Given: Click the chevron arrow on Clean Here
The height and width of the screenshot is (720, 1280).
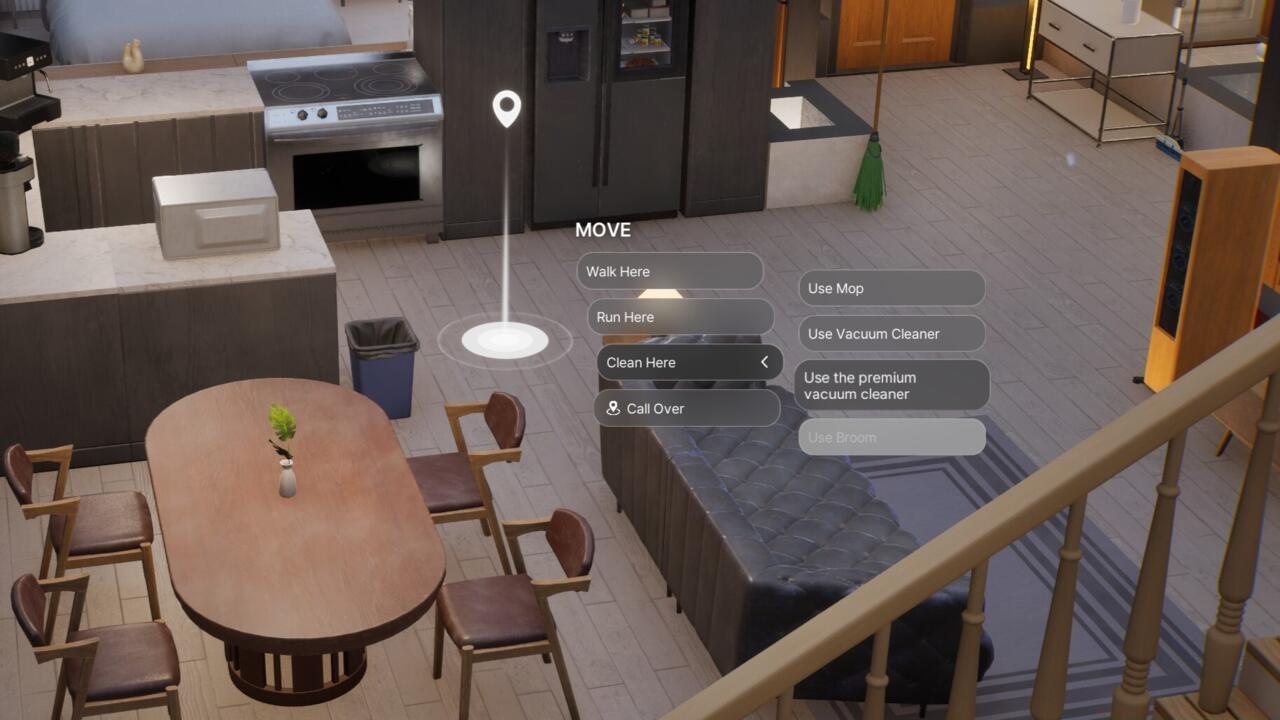Looking at the screenshot, I should point(764,362).
